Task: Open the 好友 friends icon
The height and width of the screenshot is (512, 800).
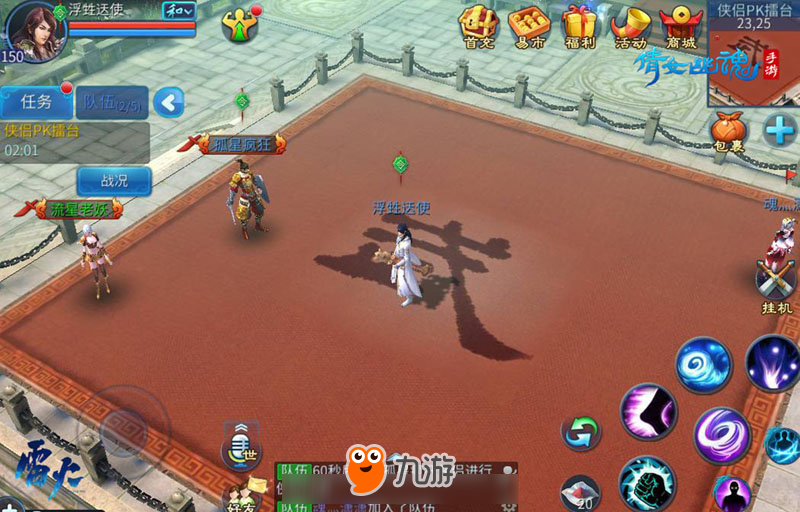Action: (x=242, y=494)
